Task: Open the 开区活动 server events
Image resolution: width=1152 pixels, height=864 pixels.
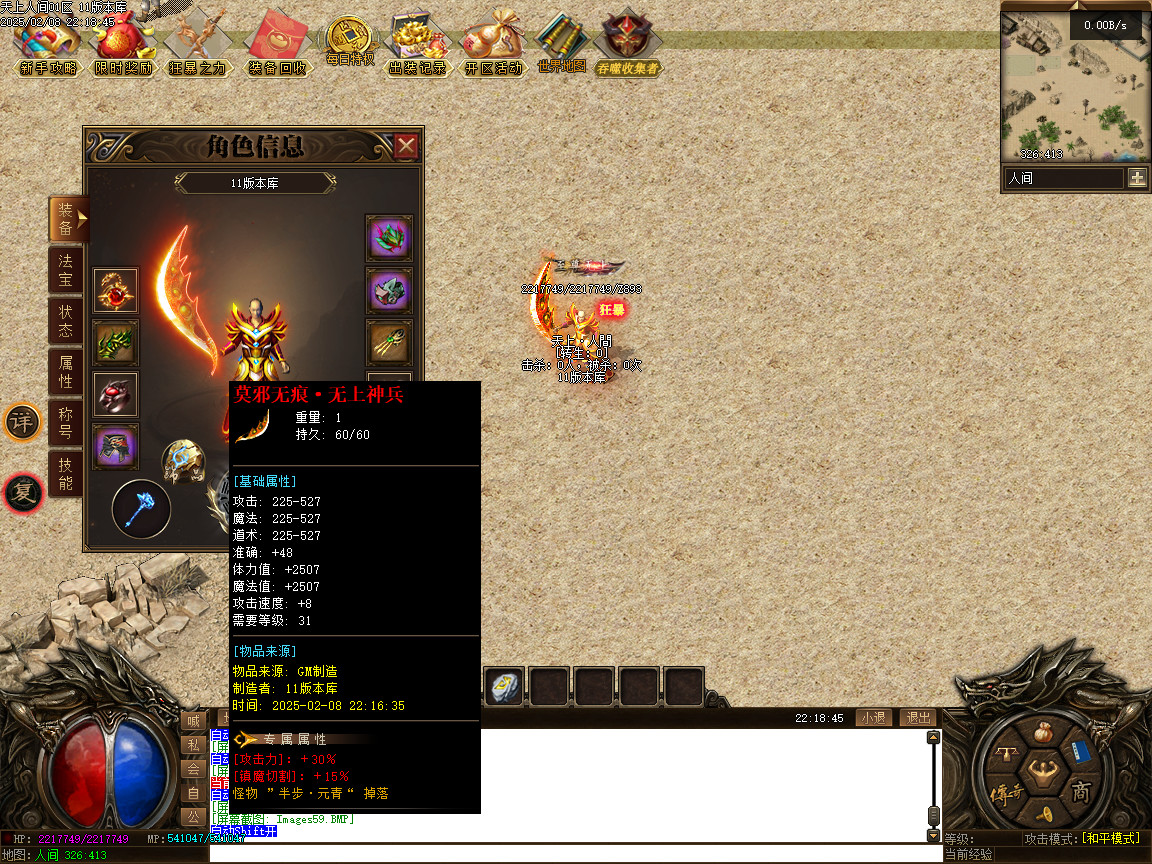Action: pos(493,45)
